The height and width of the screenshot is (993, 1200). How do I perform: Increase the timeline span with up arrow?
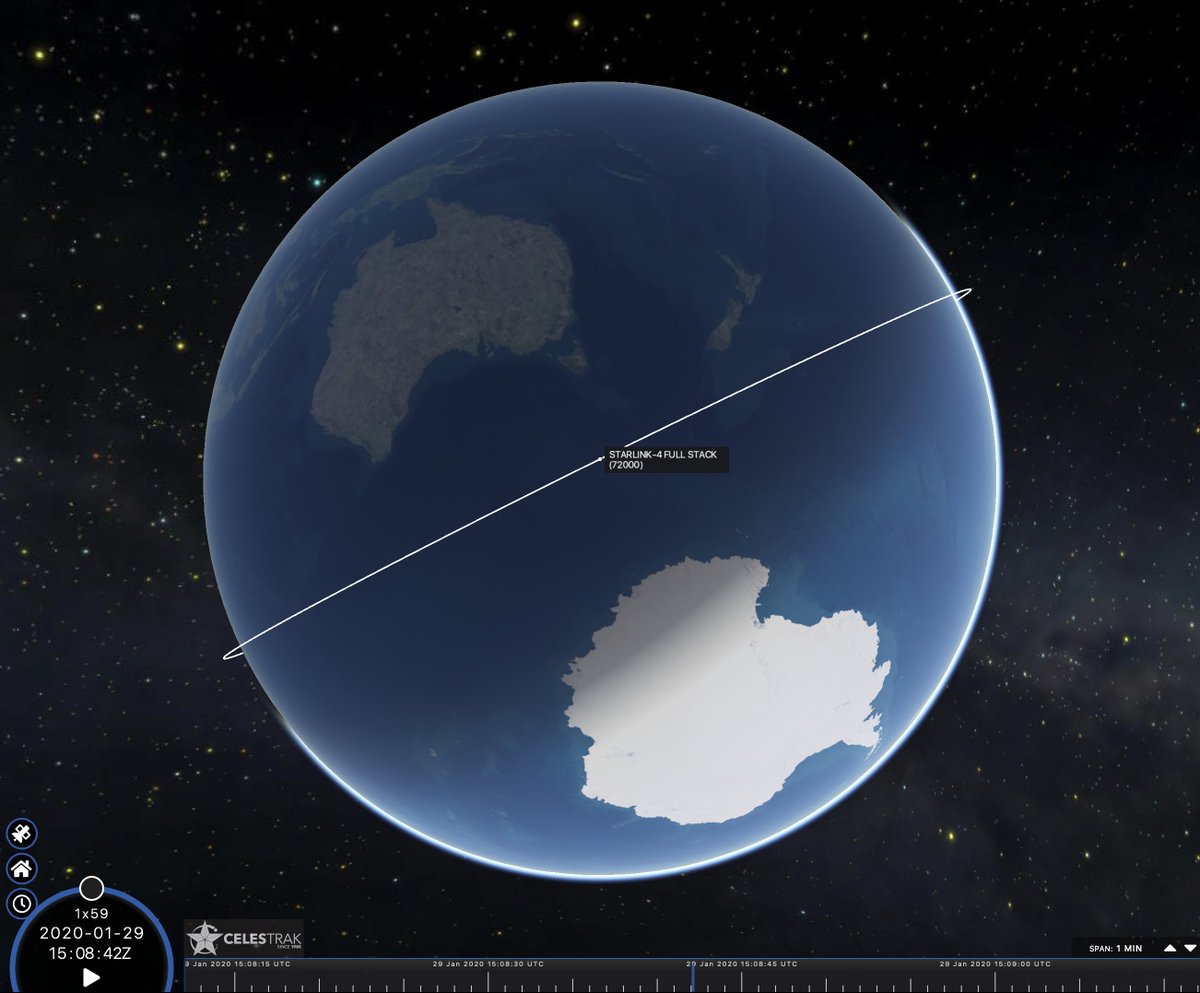pyautogui.click(x=1170, y=947)
